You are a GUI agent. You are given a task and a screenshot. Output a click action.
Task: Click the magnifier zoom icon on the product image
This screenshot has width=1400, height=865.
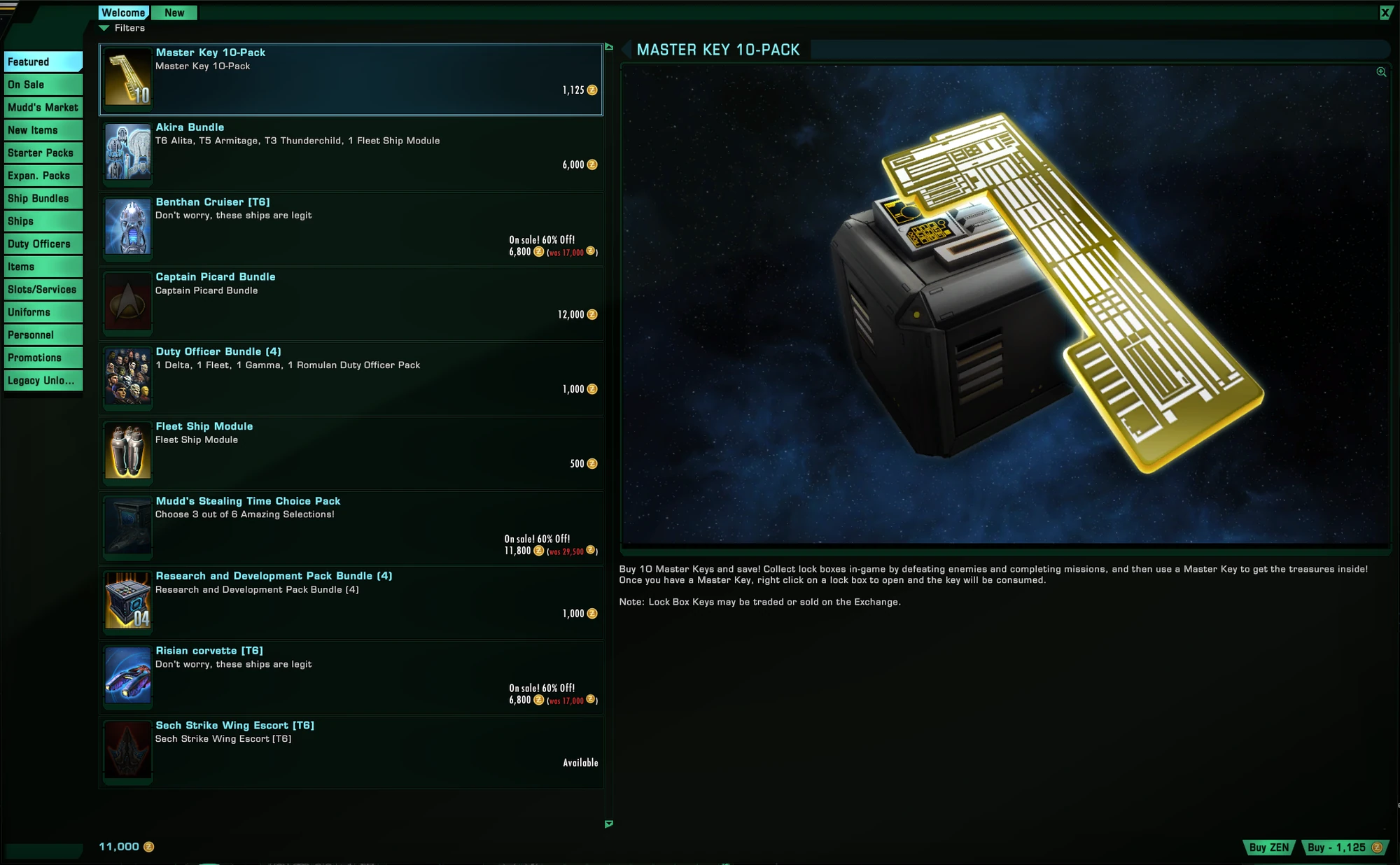point(1380,72)
